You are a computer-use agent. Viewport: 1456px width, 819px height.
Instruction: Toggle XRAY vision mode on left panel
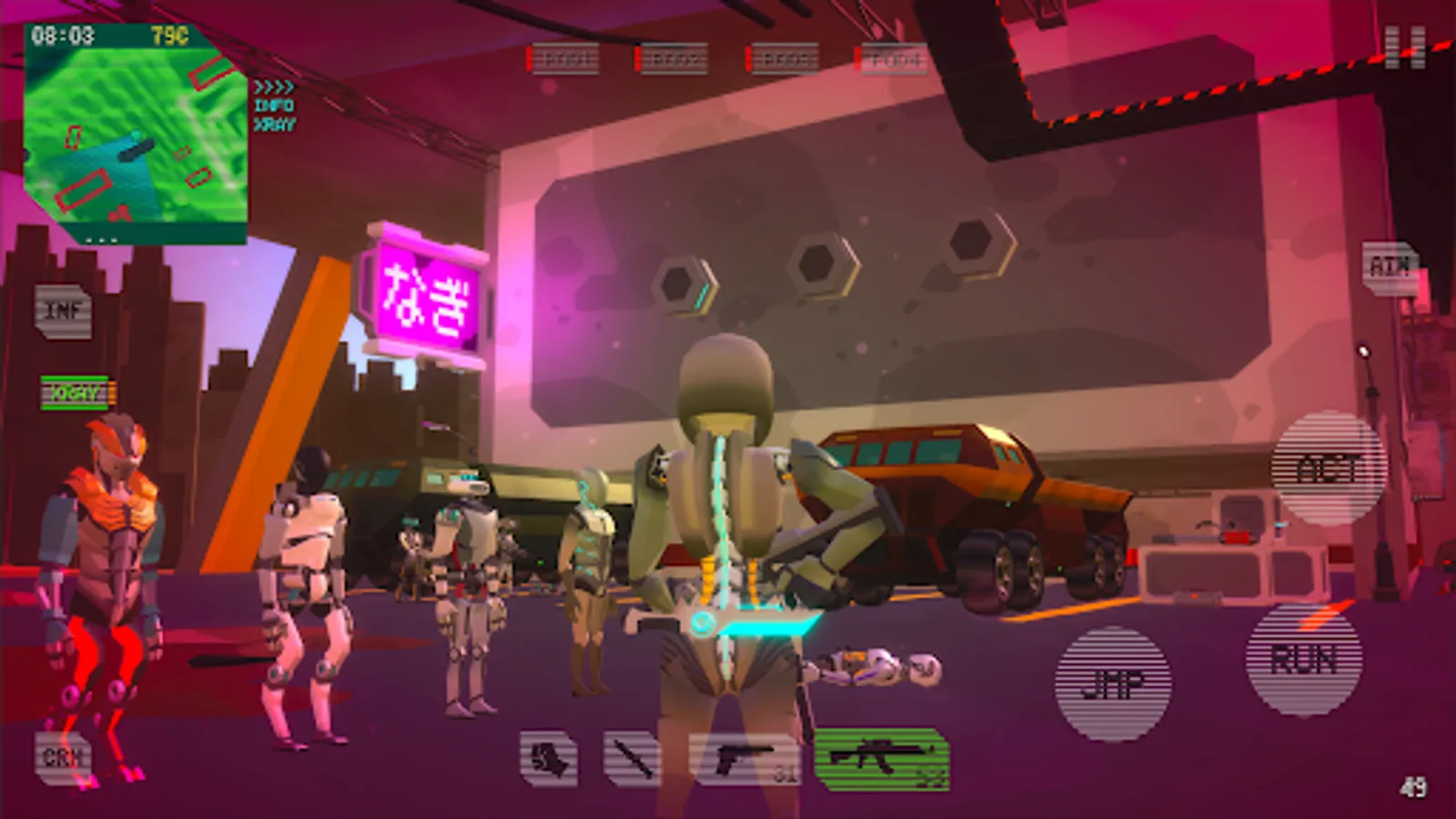click(x=76, y=393)
